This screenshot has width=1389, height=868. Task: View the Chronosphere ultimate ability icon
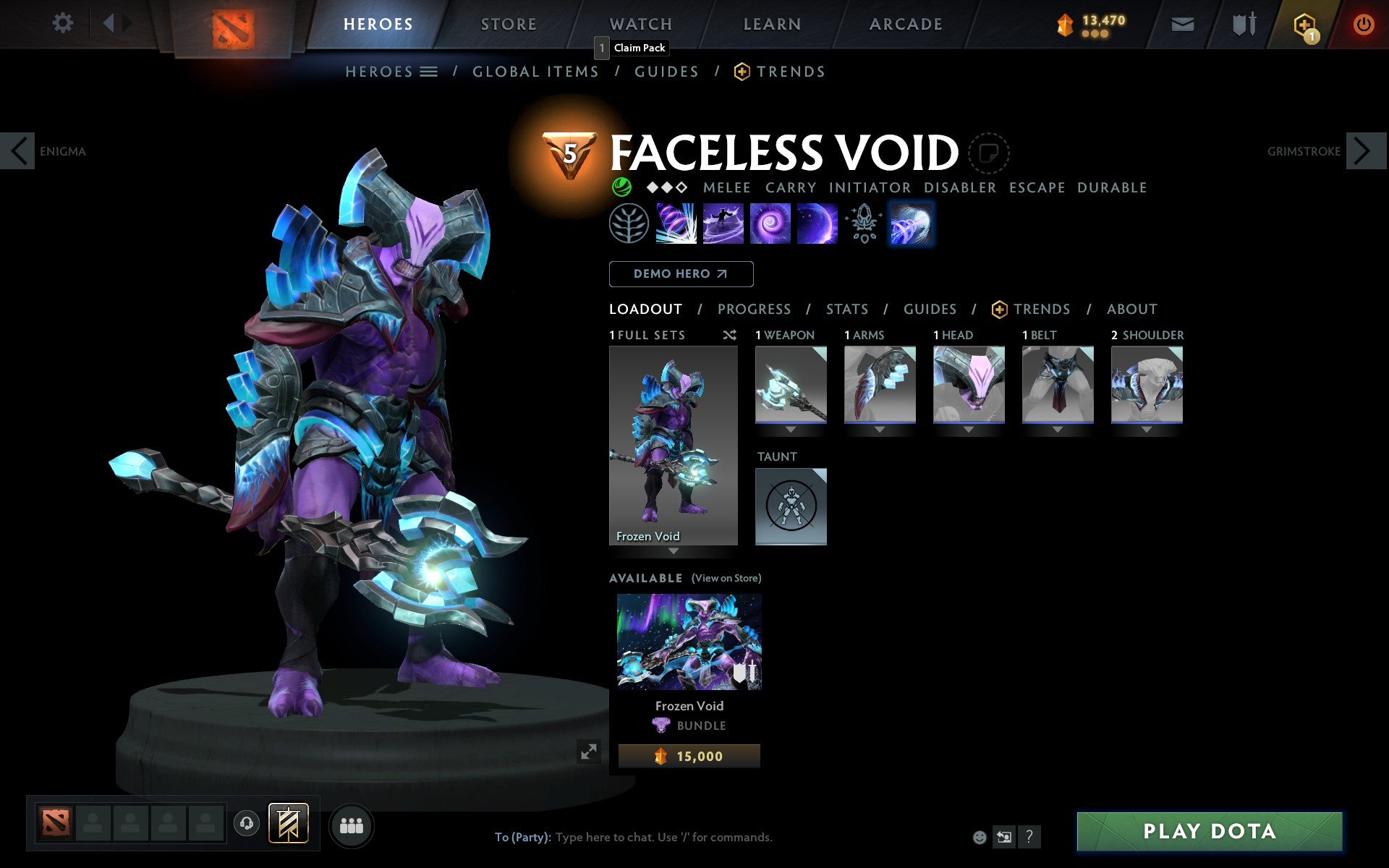[x=816, y=223]
